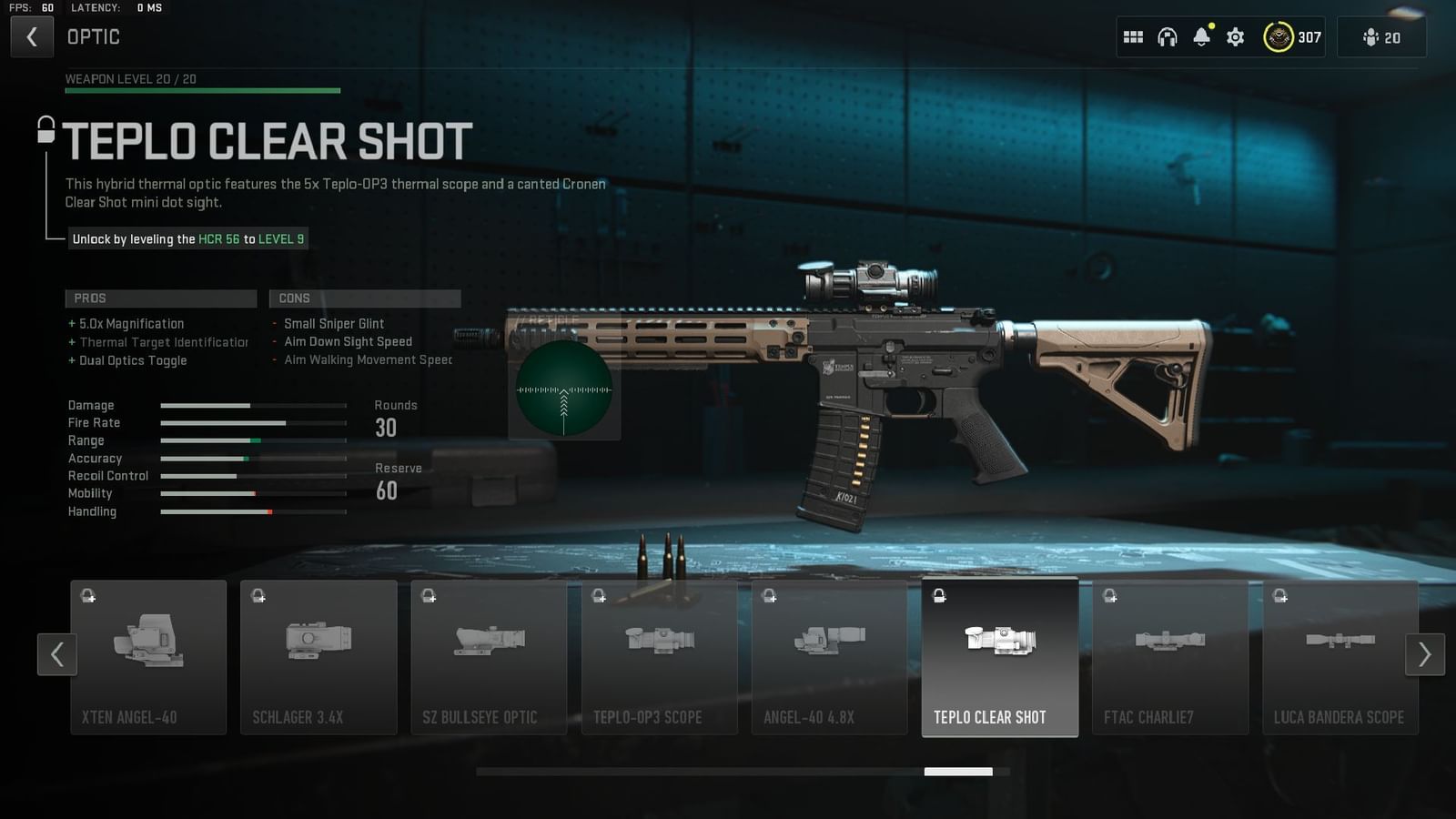Choose the SZ BULLSEYE OPTIC
Viewport: 1456px width, 819px height.
[x=489, y=655]
